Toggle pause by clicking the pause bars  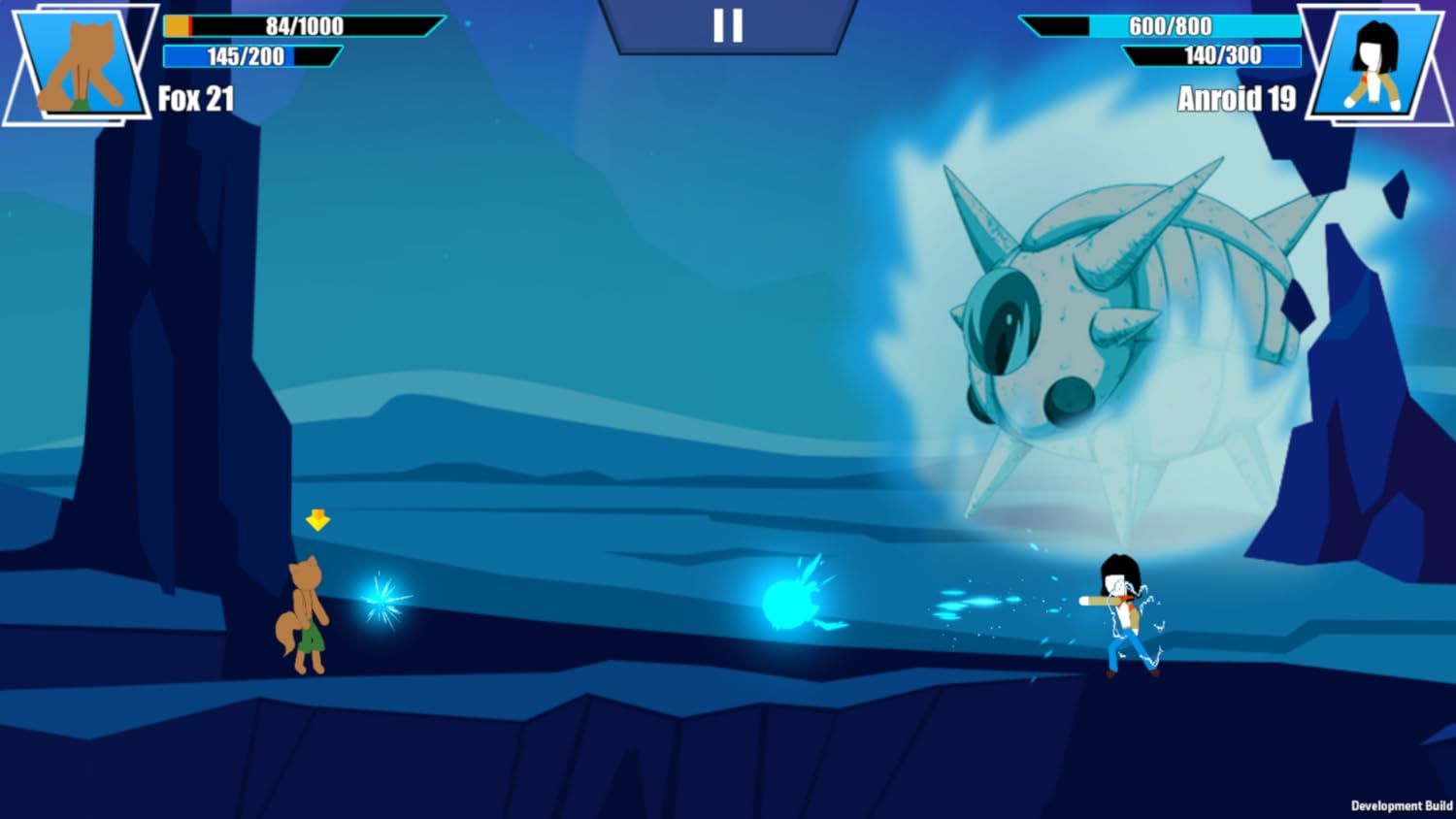pyautogui.click(x=728, y=27)
